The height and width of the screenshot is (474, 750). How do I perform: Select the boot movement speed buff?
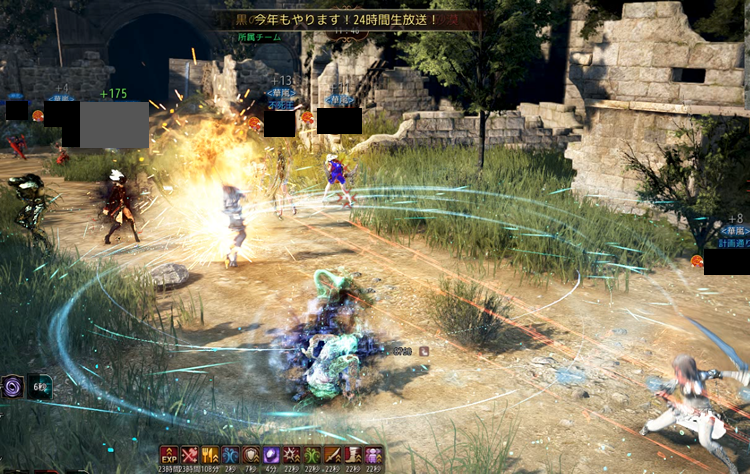tap(353, 455)
